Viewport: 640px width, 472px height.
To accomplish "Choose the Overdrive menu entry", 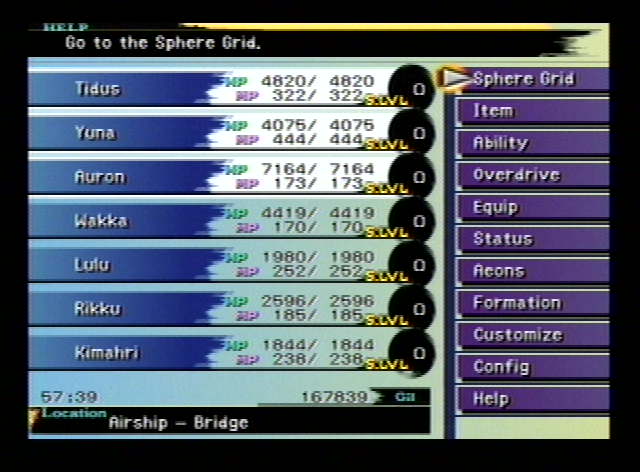I will [530, 175].
